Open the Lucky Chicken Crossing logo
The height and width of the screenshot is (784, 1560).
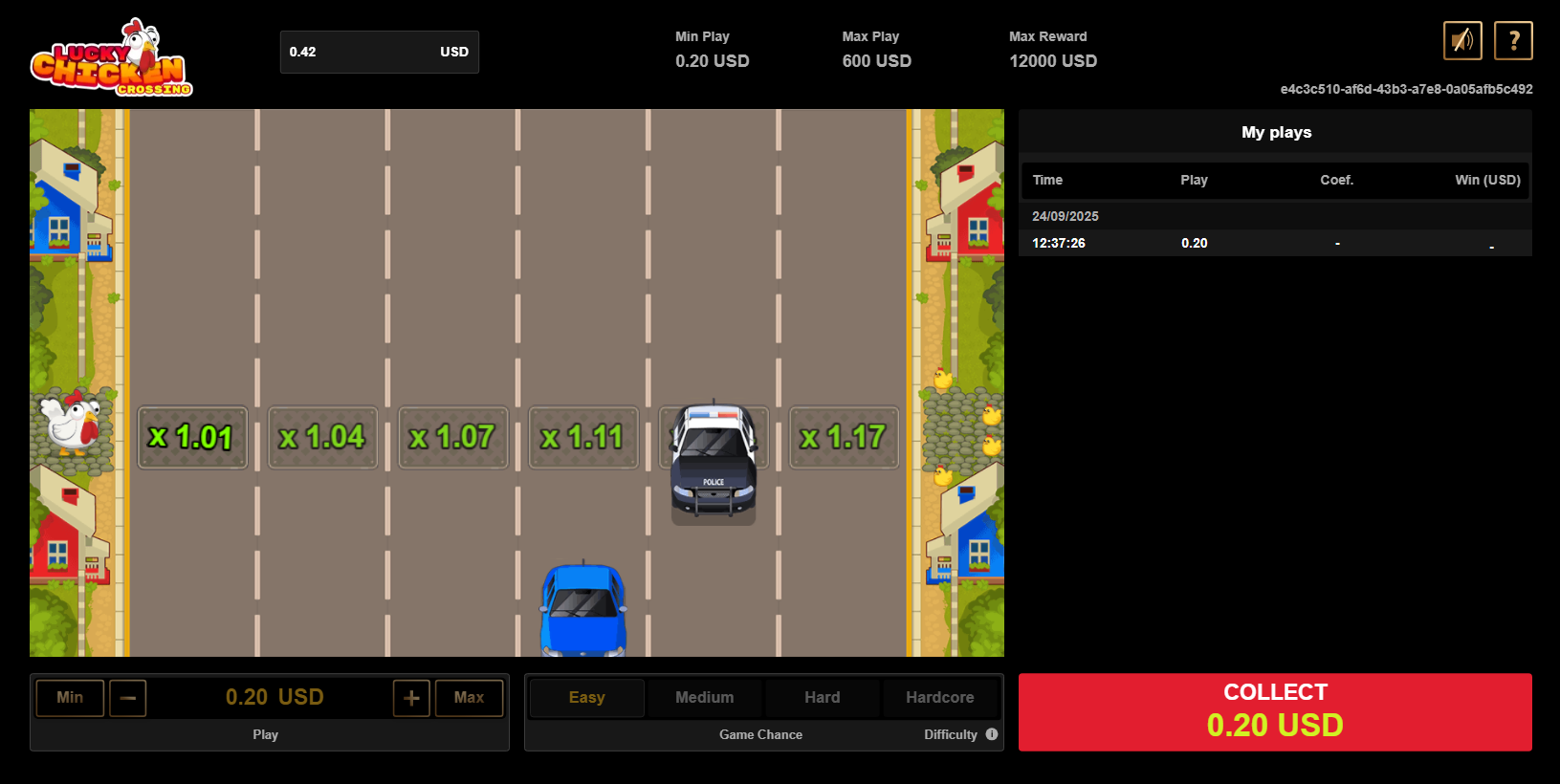111,58
